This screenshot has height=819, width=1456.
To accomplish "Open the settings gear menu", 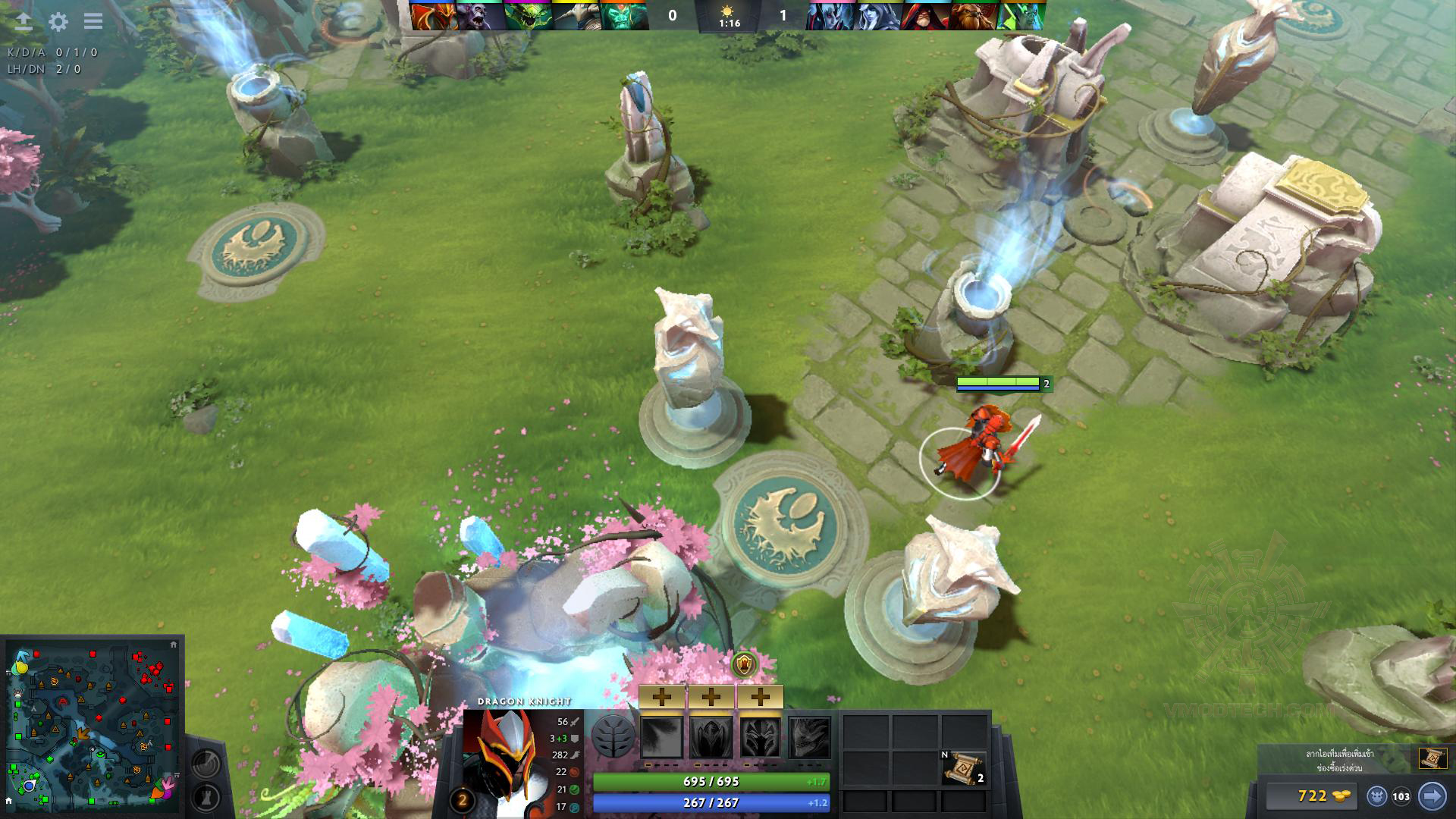I will pos(58,21).
